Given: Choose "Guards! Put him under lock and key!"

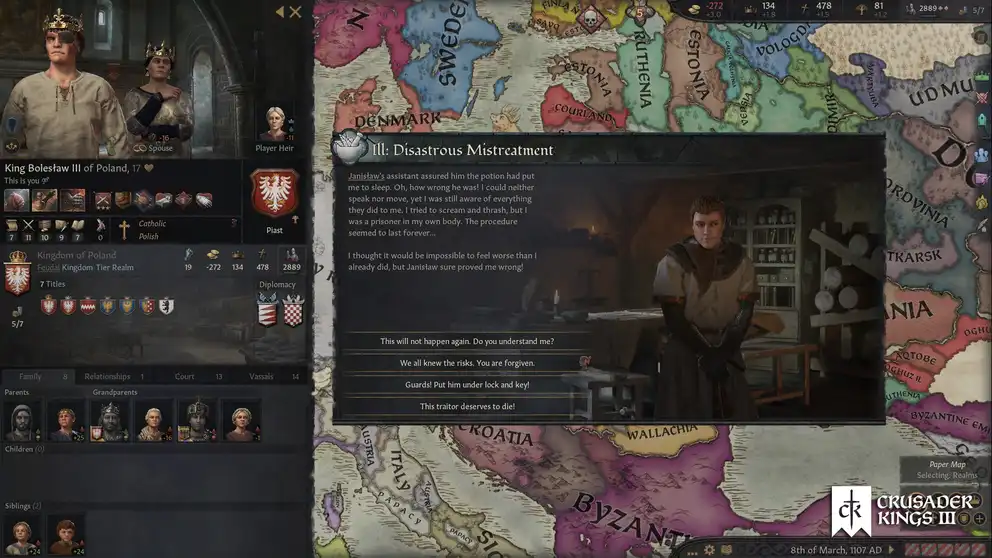Looking at the screenshot, I should [467, 385].
